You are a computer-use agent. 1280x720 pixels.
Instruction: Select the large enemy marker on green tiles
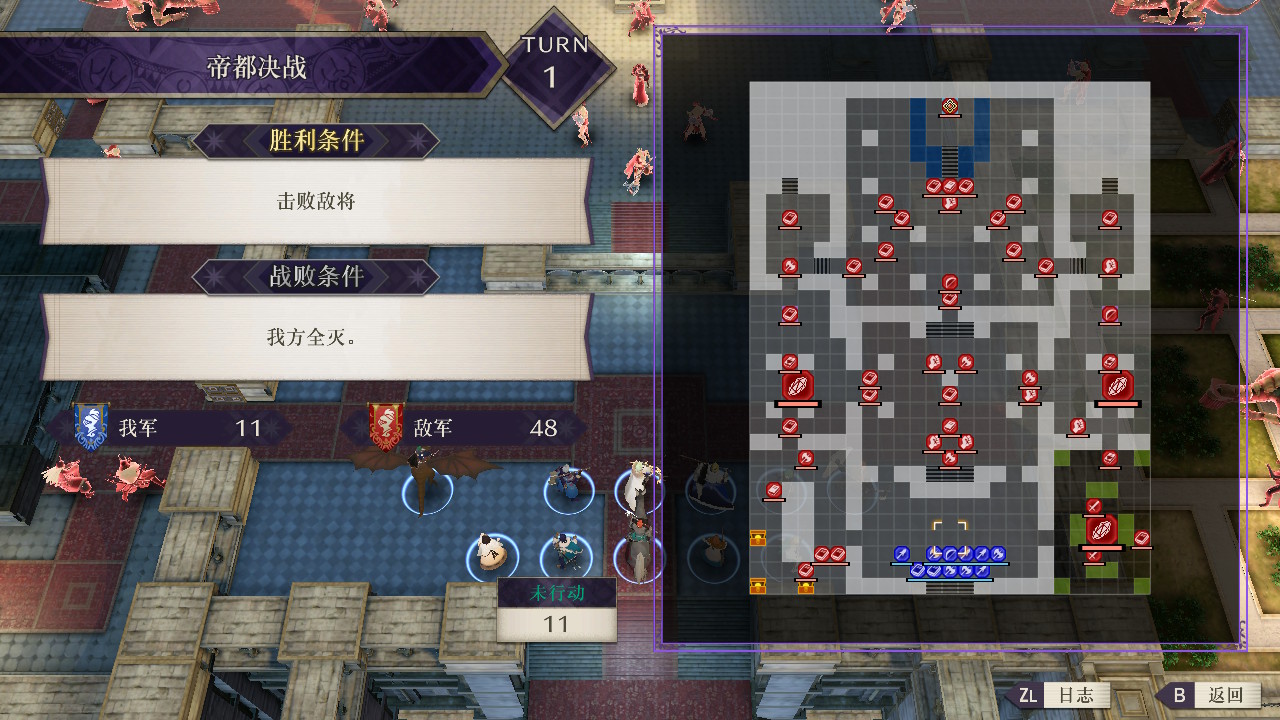[x=1101, y=529]
